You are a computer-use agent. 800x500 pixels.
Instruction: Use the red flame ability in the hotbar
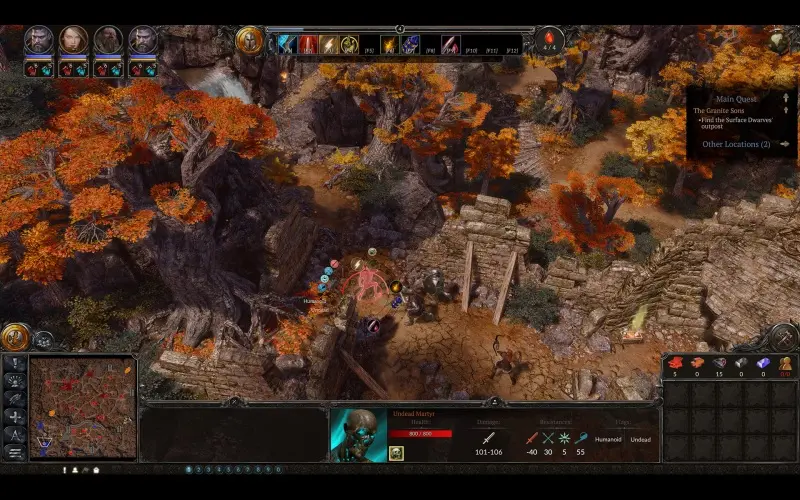pyautogui.click(x=308, y=44)
